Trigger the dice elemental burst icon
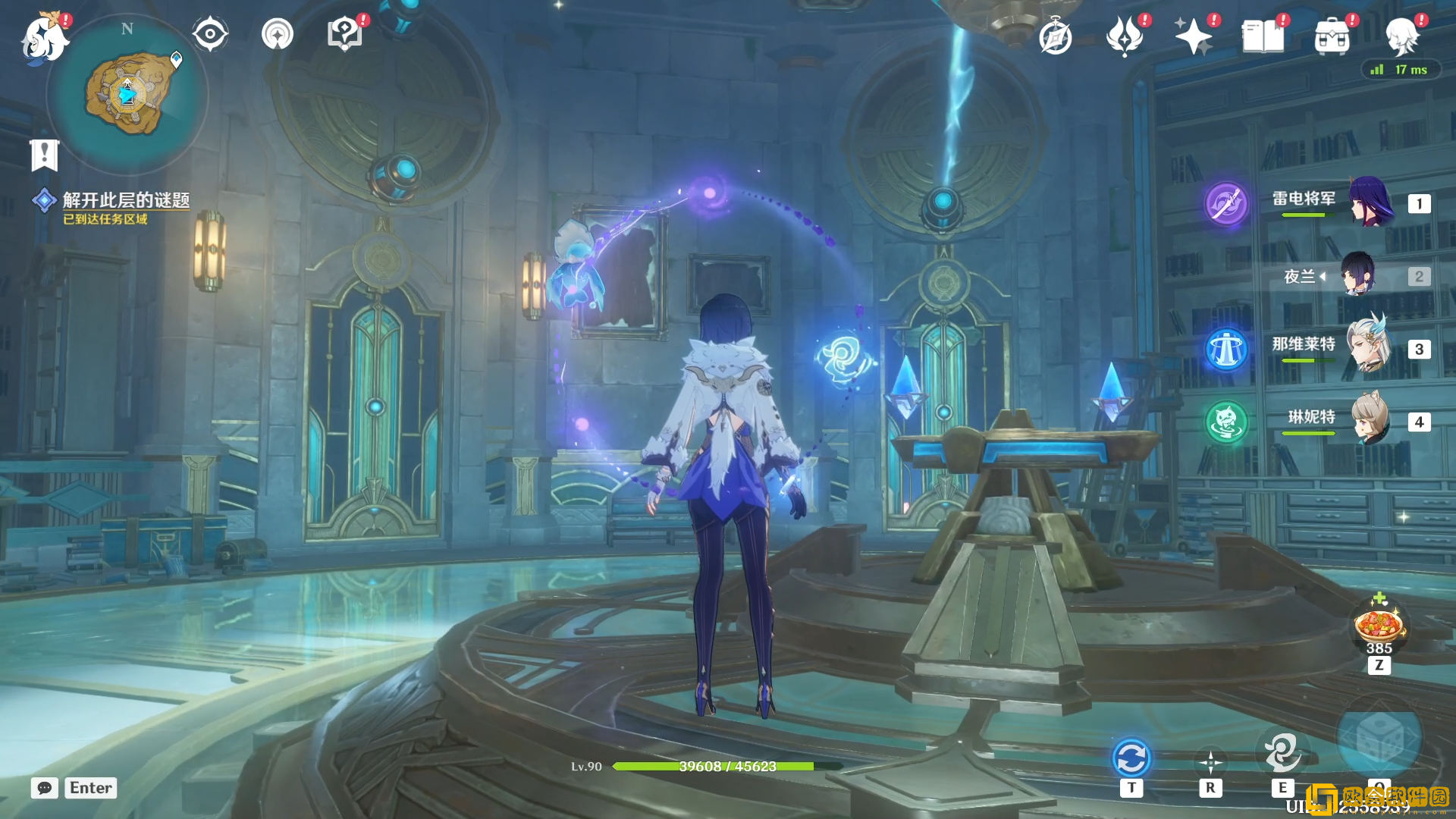Image resolution: width=1456 pixels, height=819 pixels. point(1378,739)
